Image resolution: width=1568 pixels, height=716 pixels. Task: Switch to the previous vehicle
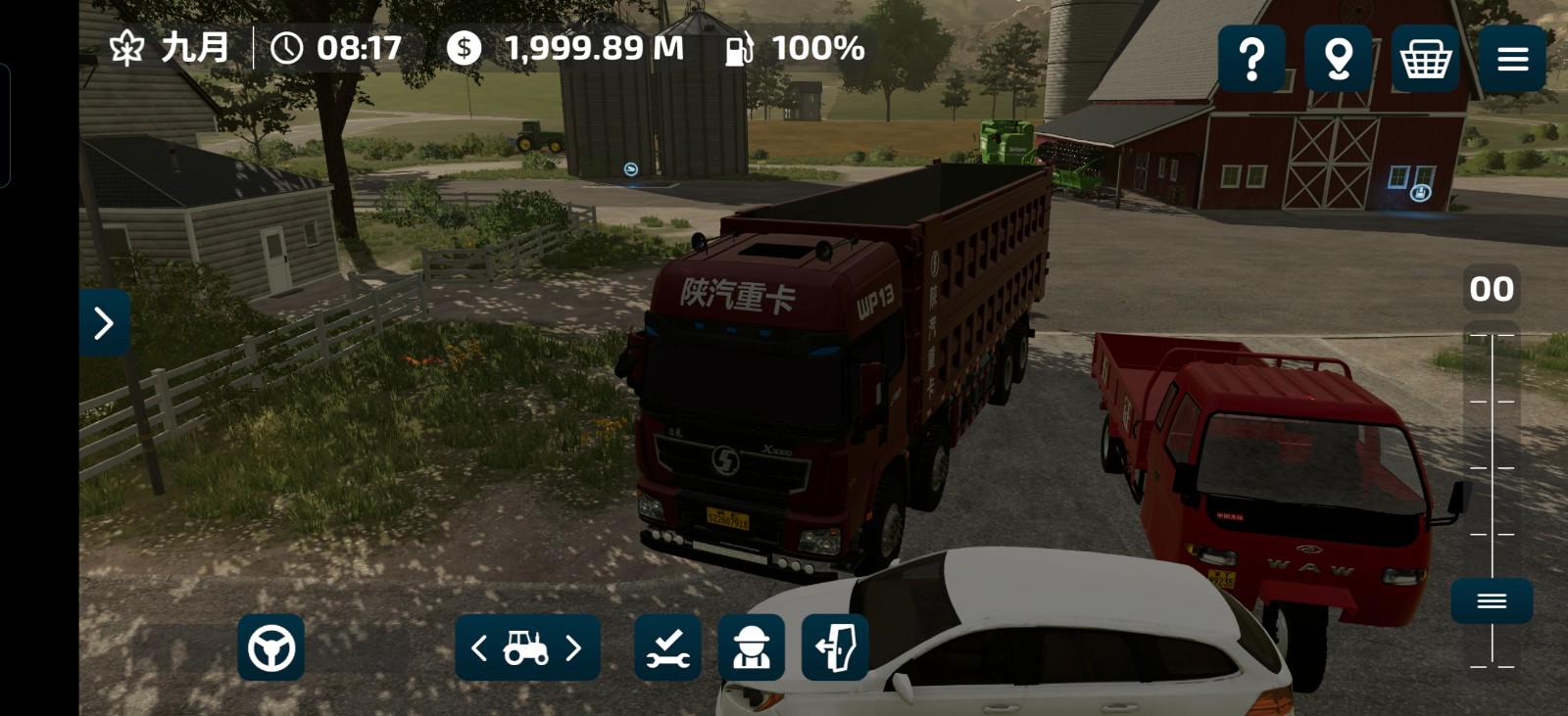(x=479, y=647)
